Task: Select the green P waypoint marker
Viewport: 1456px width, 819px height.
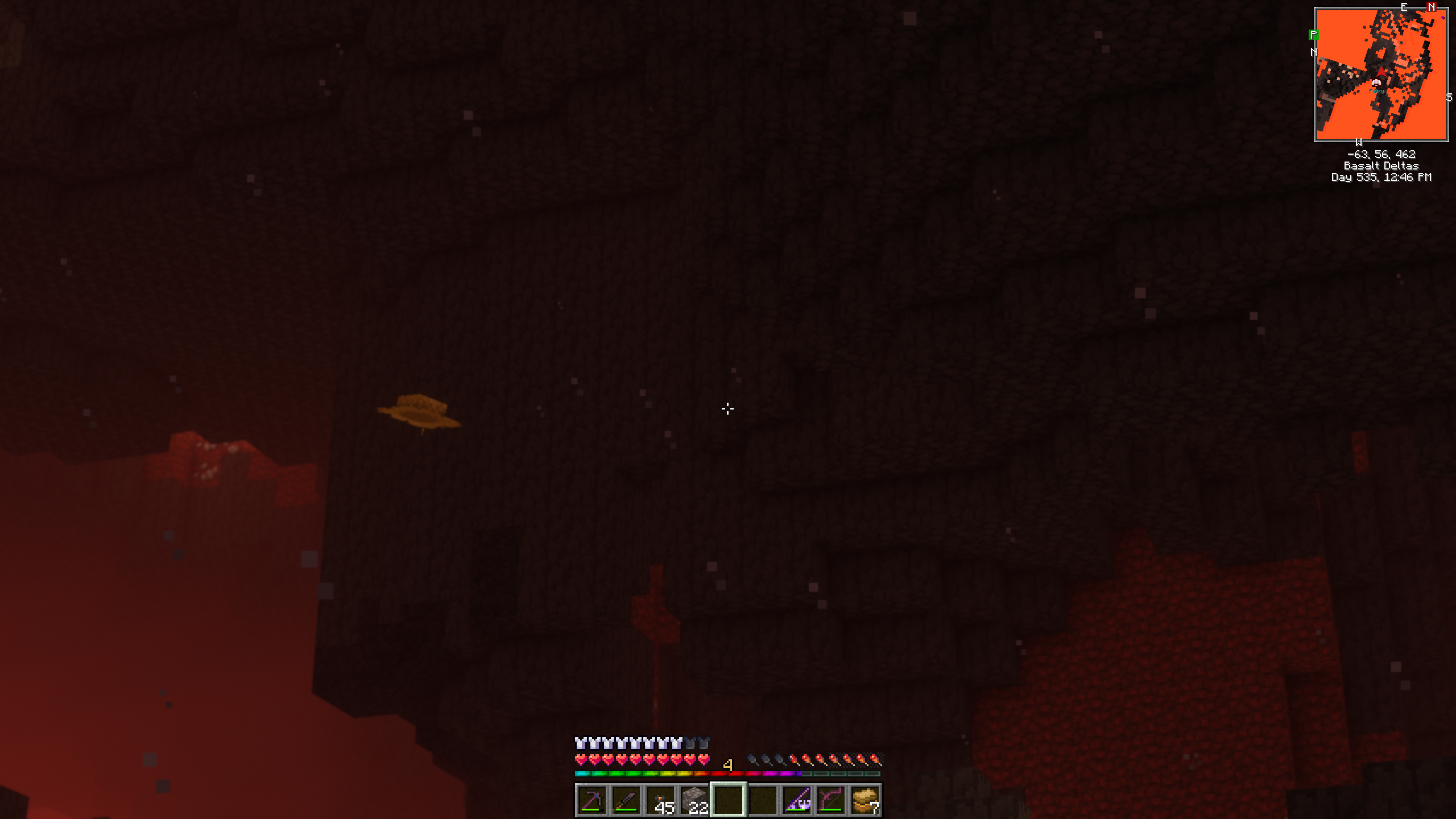Action: pyautogui.click(x=1313, y=35)
